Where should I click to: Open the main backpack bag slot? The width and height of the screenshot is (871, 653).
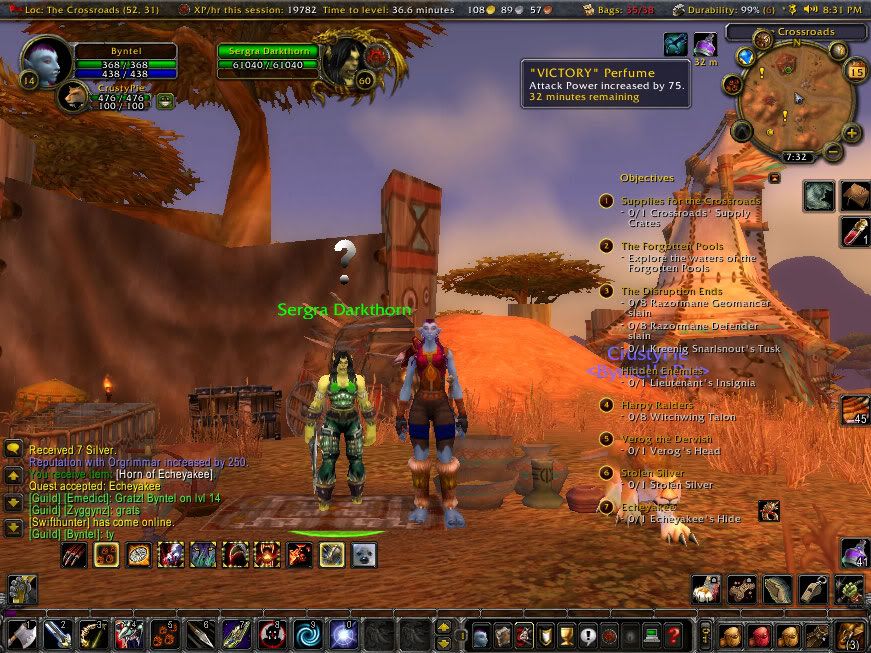pos(852,634)
